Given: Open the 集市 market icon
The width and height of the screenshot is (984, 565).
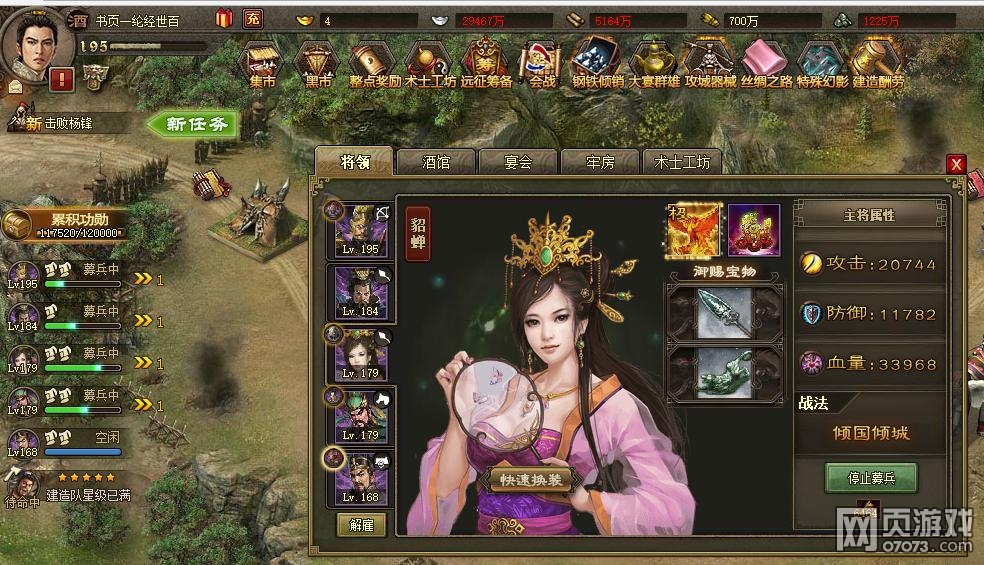Looking at the screenshot, I should (x=262, y=64).
